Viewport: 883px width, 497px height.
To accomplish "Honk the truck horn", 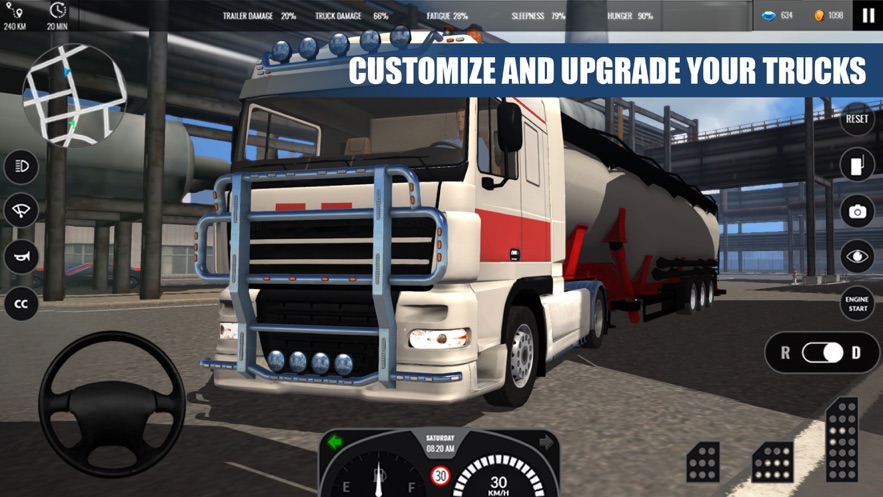I will click(21, 257).
